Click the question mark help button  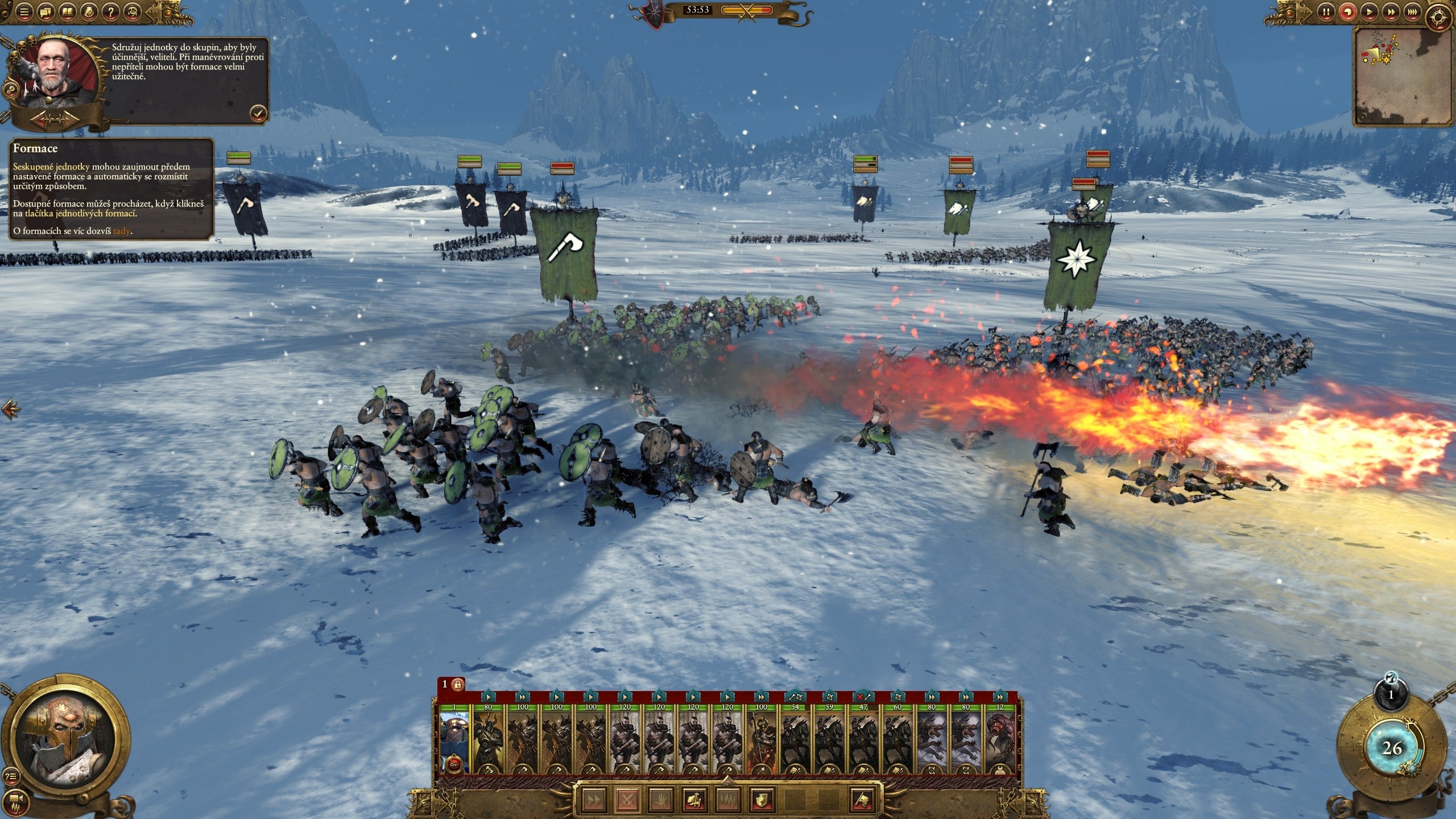pos(112,11)
